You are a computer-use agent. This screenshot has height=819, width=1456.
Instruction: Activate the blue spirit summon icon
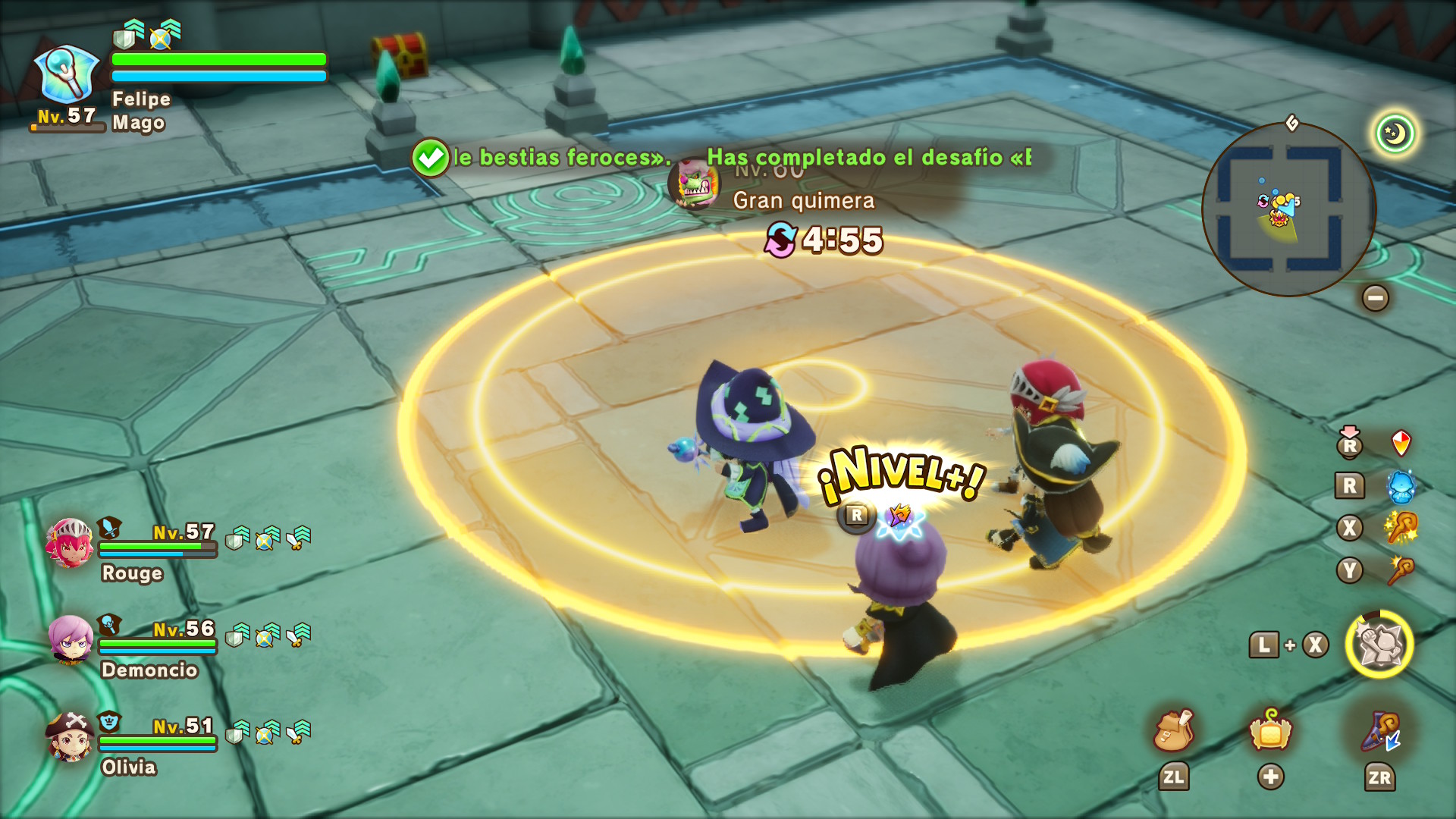click(x=1401, y=486)
